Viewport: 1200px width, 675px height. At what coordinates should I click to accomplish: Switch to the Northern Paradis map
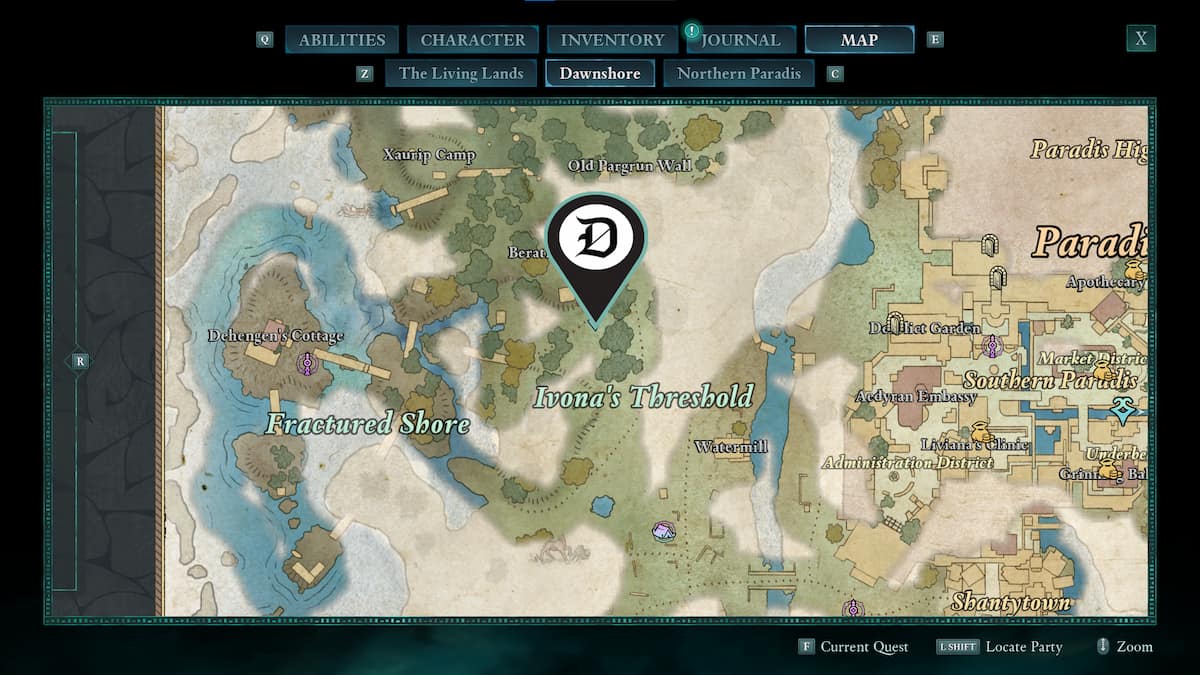coord(739,73)
